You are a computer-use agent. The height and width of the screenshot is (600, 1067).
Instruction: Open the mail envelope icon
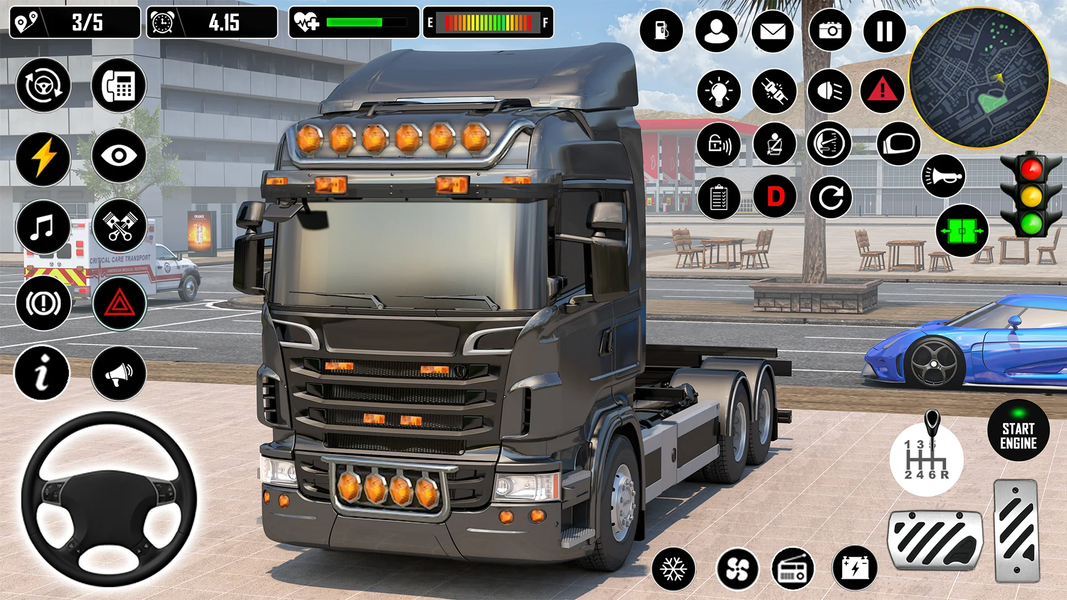pos(772,31)
